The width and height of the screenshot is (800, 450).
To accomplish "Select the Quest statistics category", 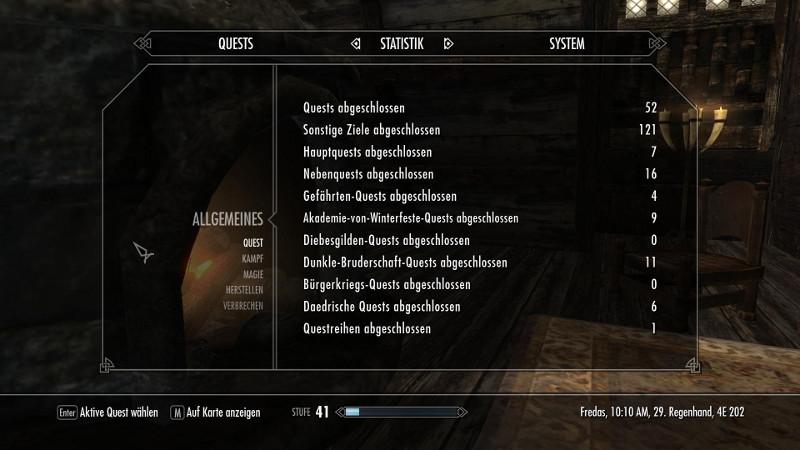I will 252,243.
